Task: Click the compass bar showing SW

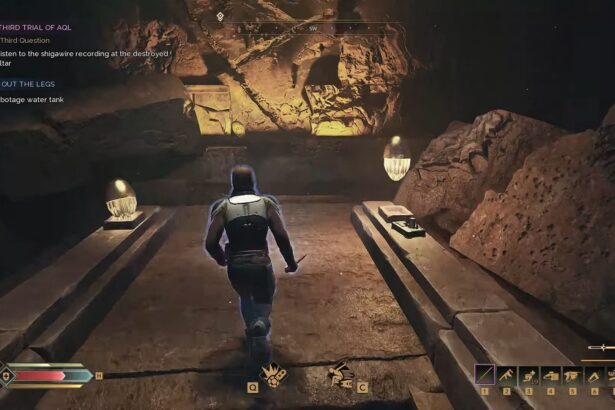Action: (x=312, y=29)
